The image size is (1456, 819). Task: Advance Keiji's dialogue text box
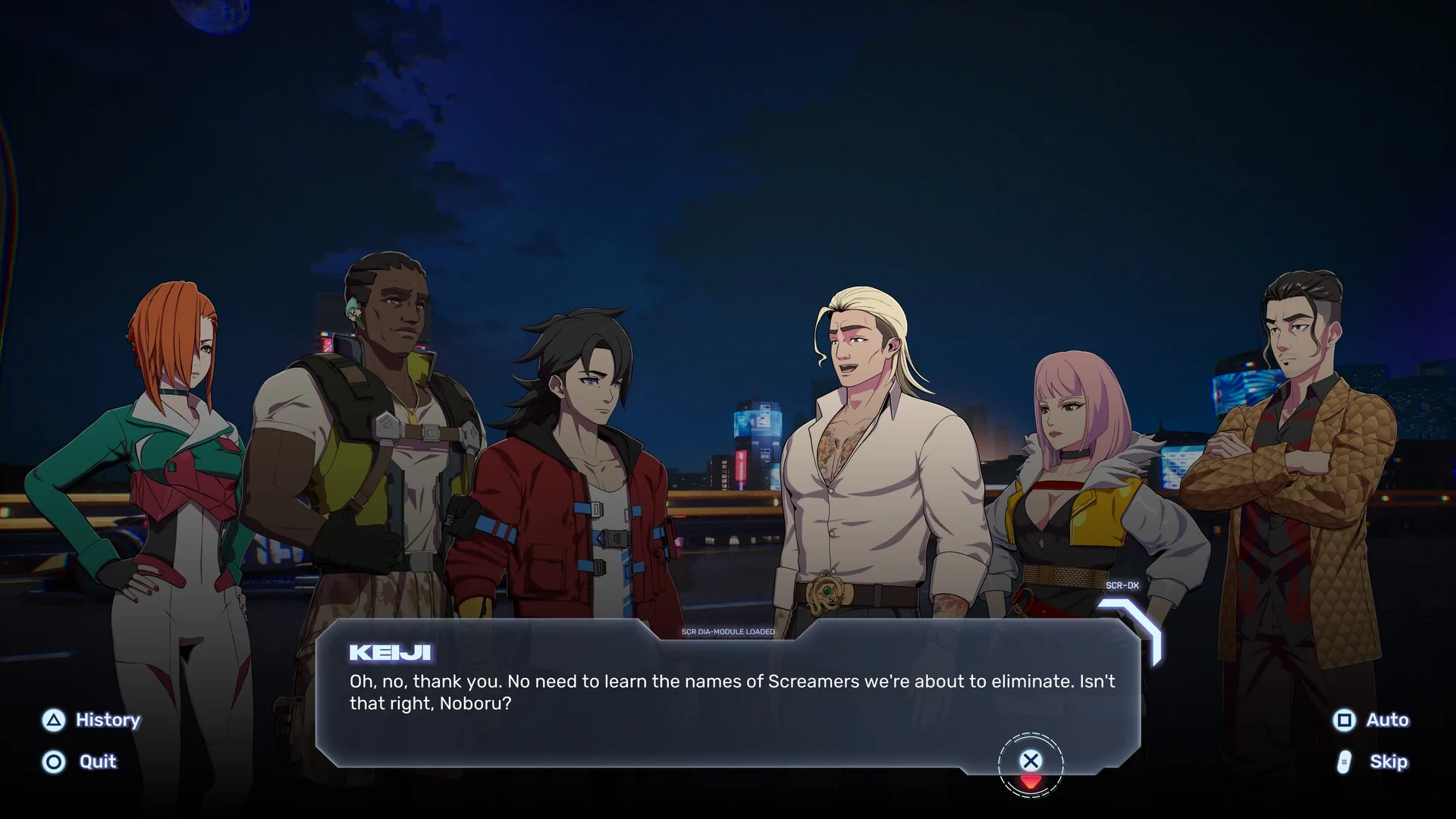point(1031,761)
